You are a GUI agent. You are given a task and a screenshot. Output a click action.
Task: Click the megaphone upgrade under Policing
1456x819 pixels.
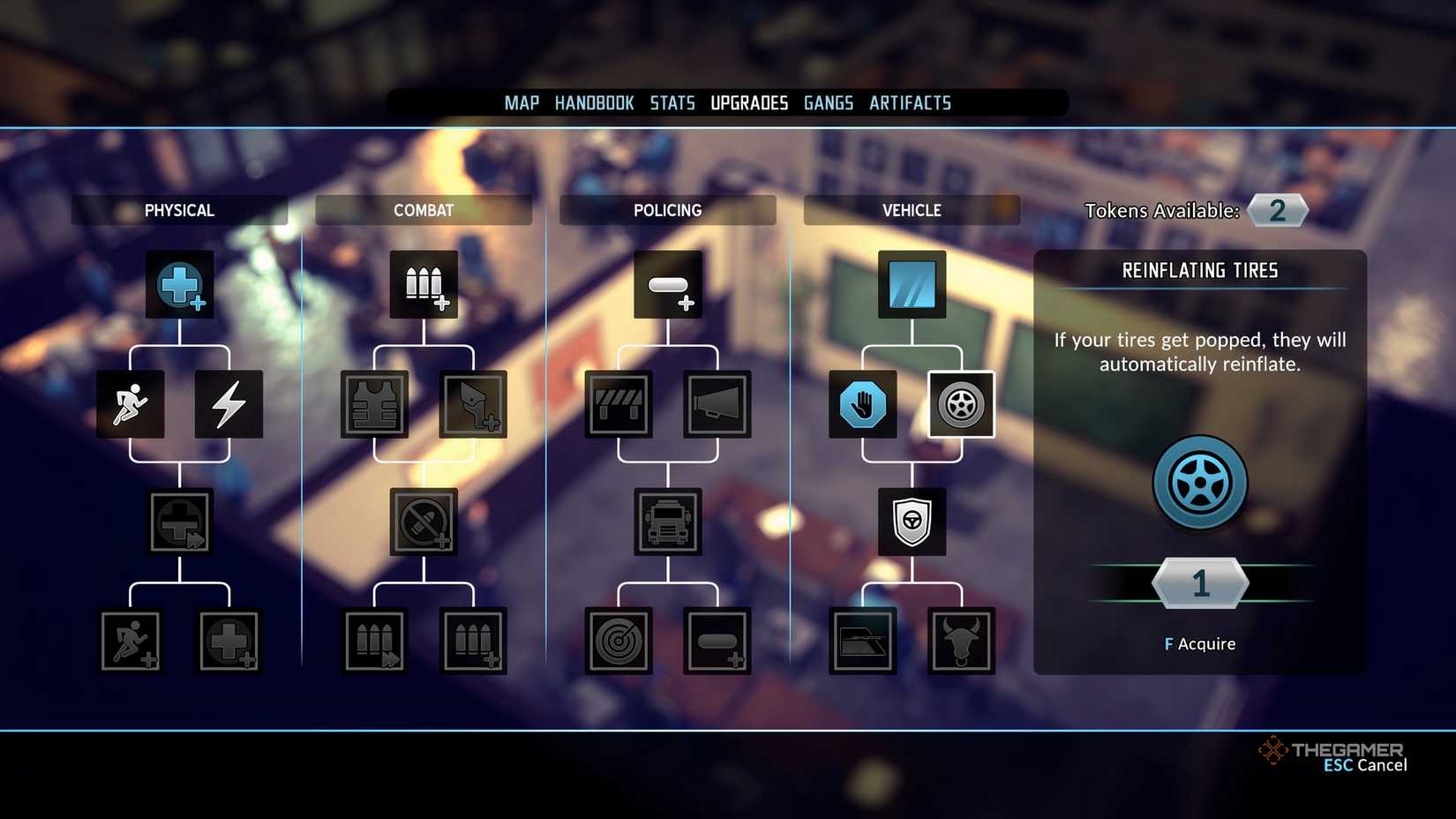717,405
